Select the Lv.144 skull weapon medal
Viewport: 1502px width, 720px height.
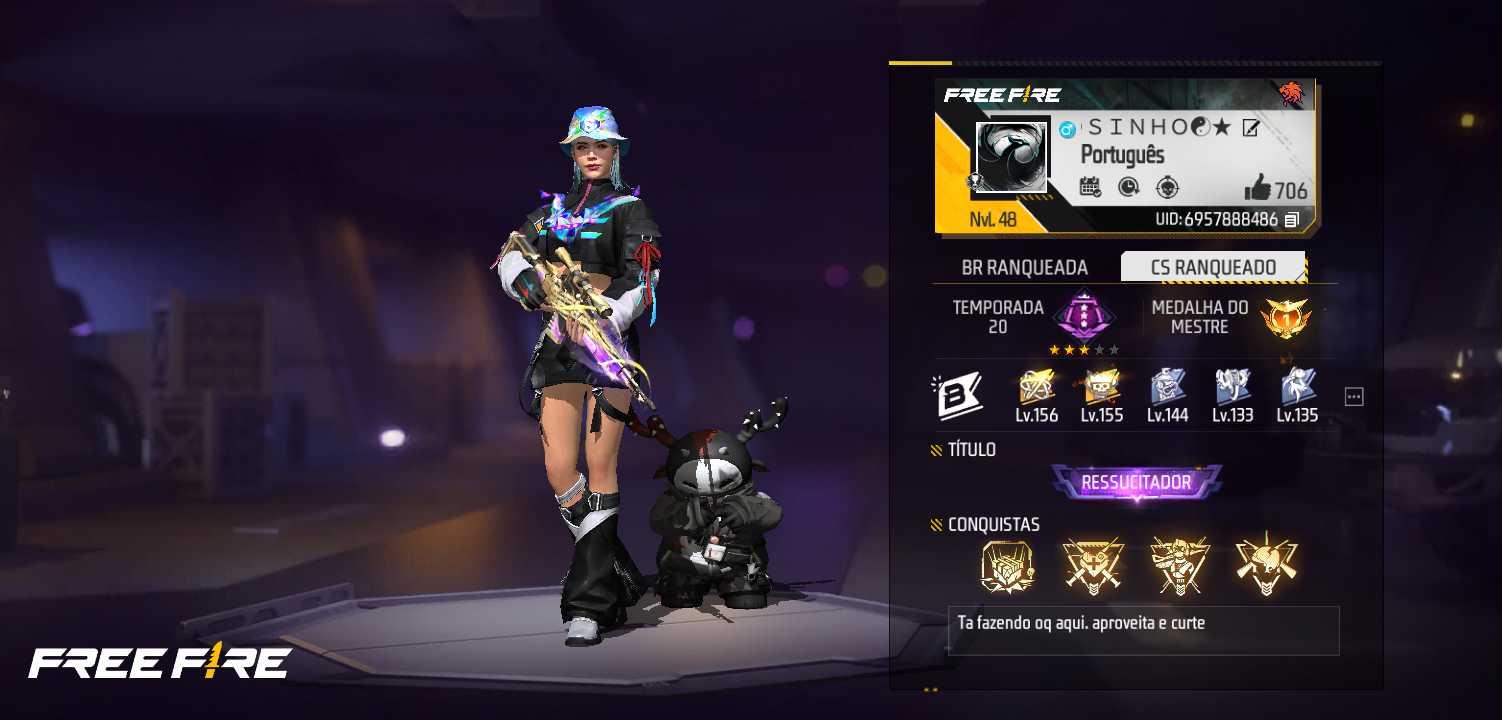[1166, 390]
